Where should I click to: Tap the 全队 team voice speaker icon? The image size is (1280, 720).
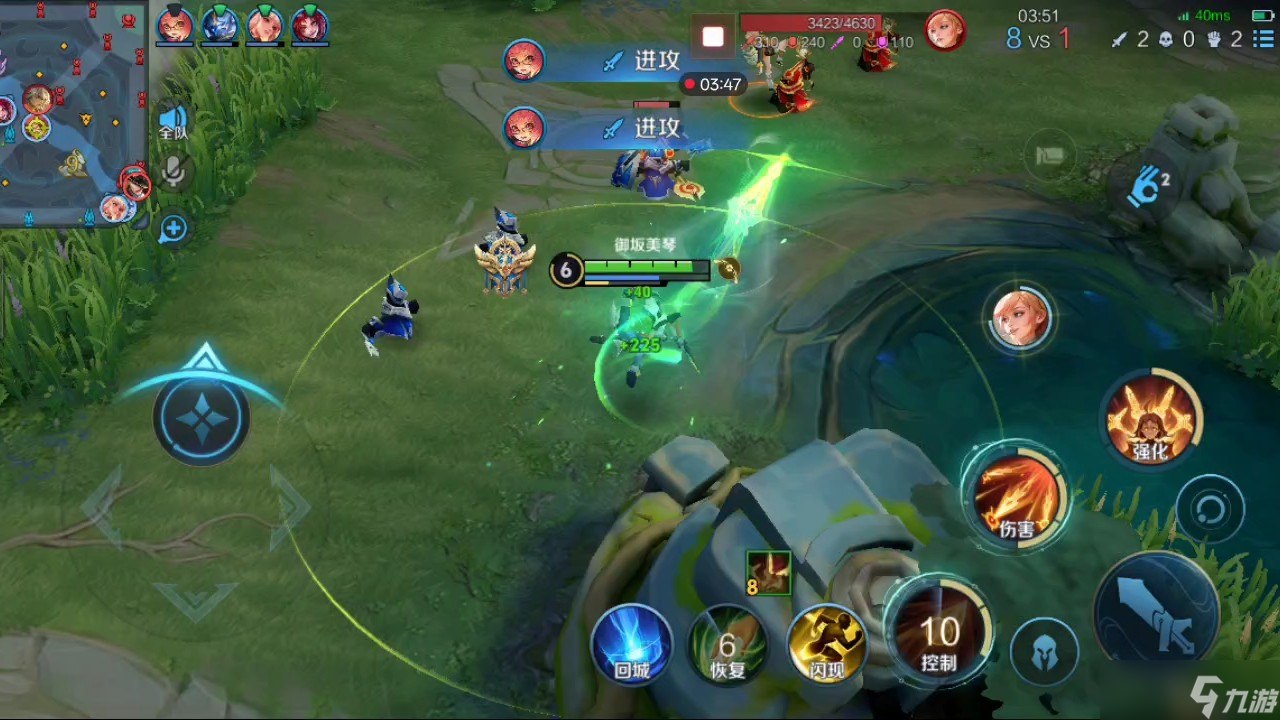tap(173, 121)
